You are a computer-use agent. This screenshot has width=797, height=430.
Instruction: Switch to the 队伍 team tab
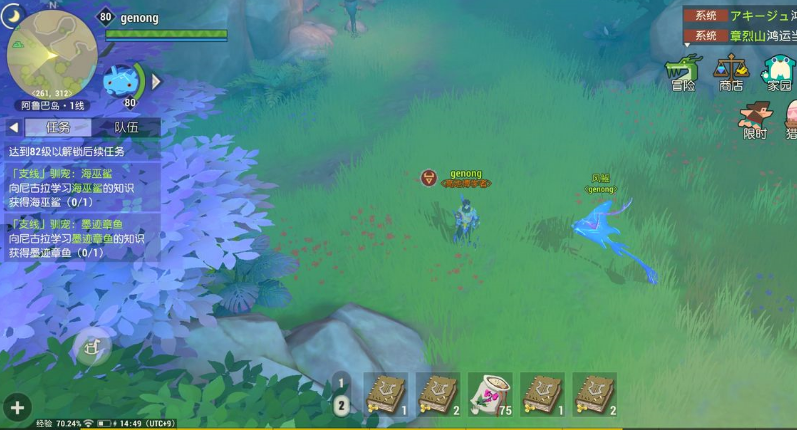[x=126, y=127]
